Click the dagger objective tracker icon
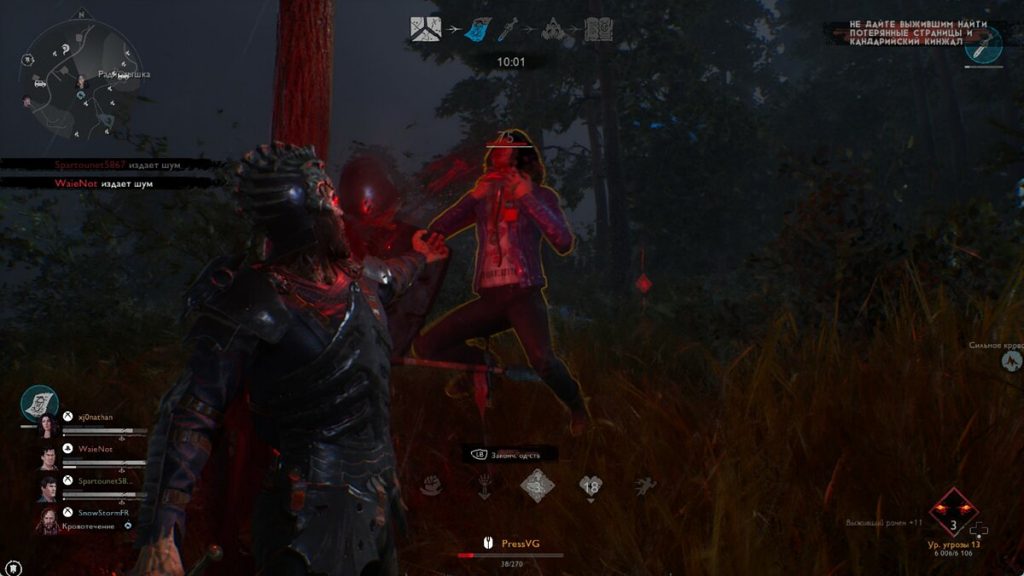 point(984,45)
